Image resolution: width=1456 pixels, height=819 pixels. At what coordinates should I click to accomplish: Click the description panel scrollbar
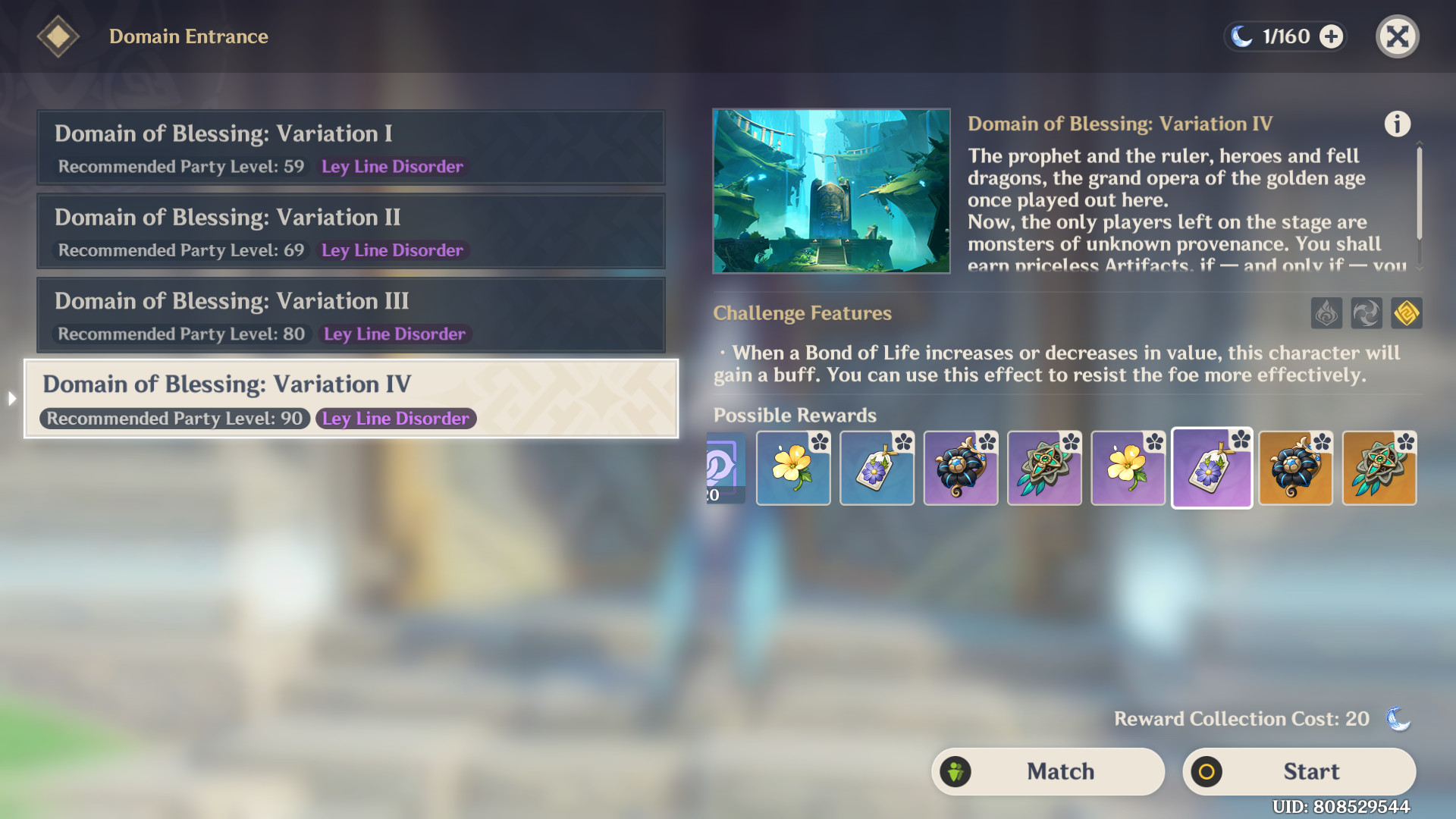[x=1419, y=194]
